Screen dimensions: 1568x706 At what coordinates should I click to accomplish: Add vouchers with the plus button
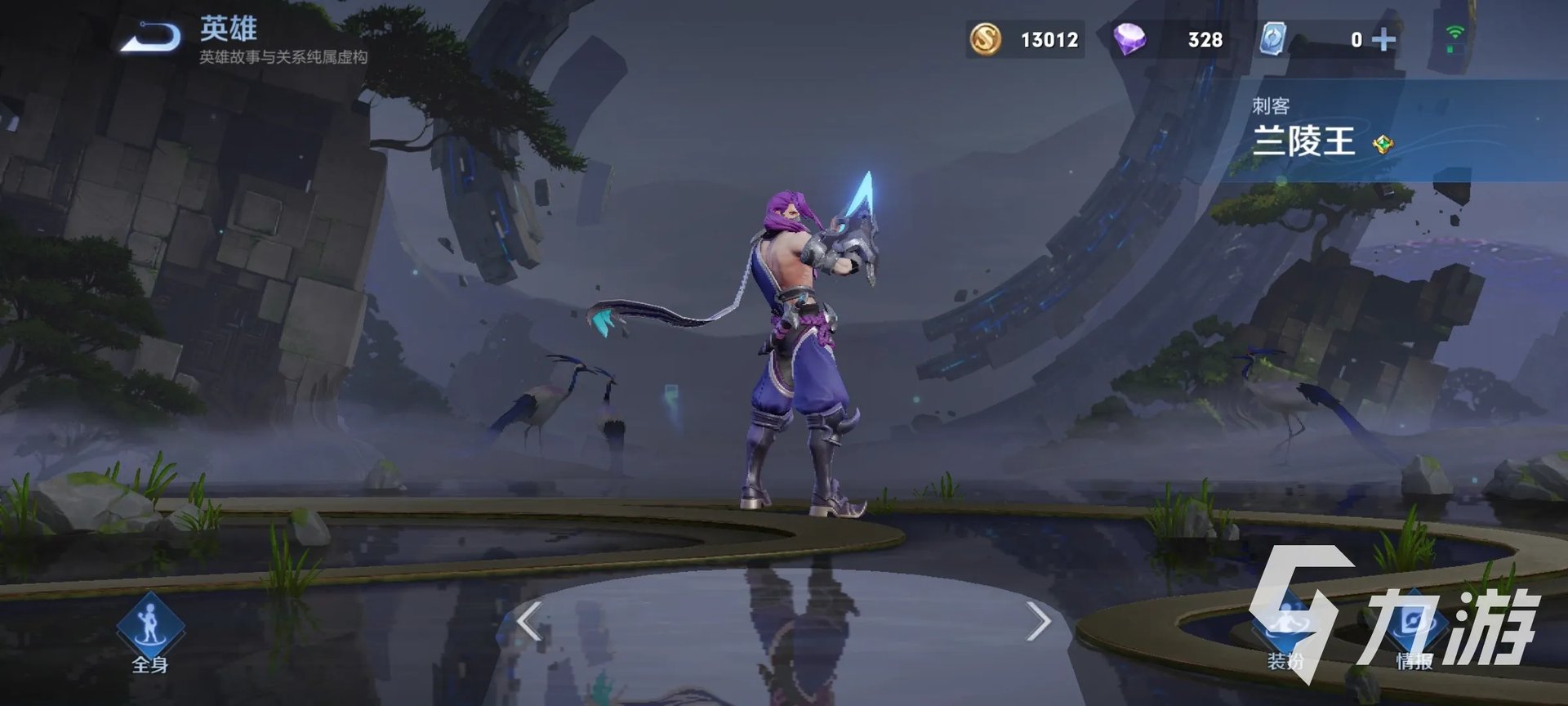tap(1383, 39)
